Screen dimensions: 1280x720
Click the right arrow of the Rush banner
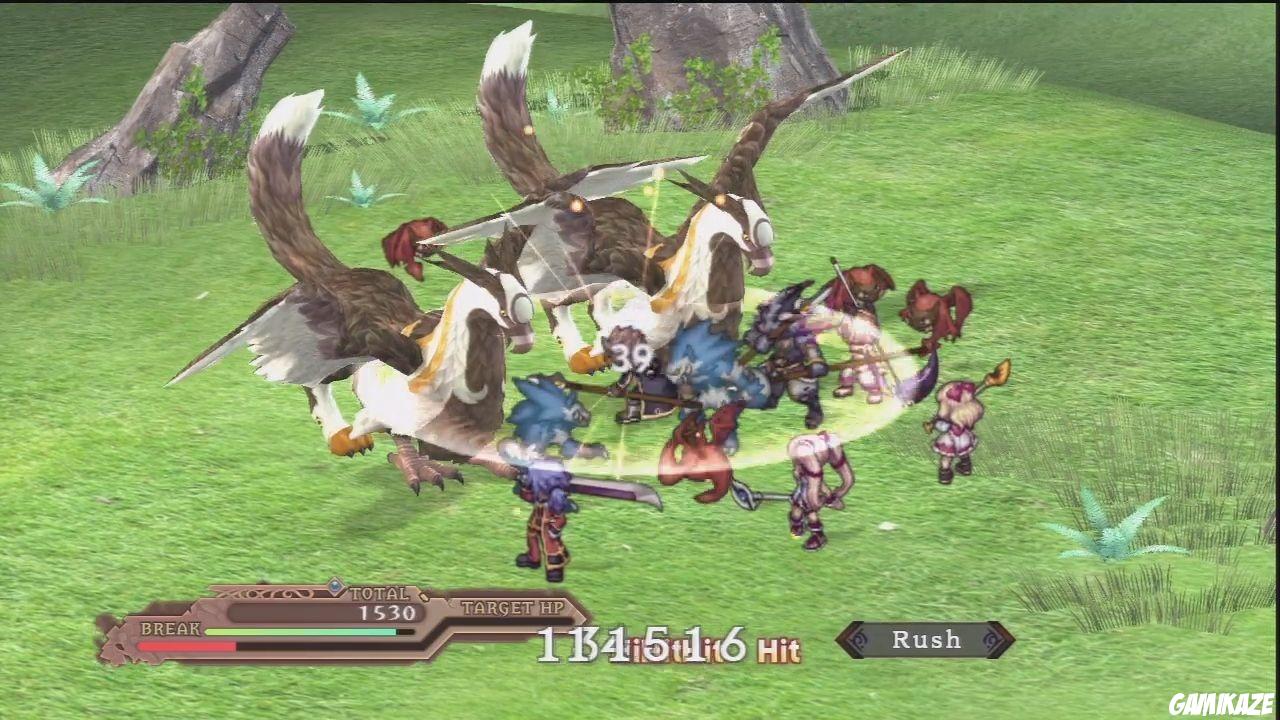tap(1008, 640)
